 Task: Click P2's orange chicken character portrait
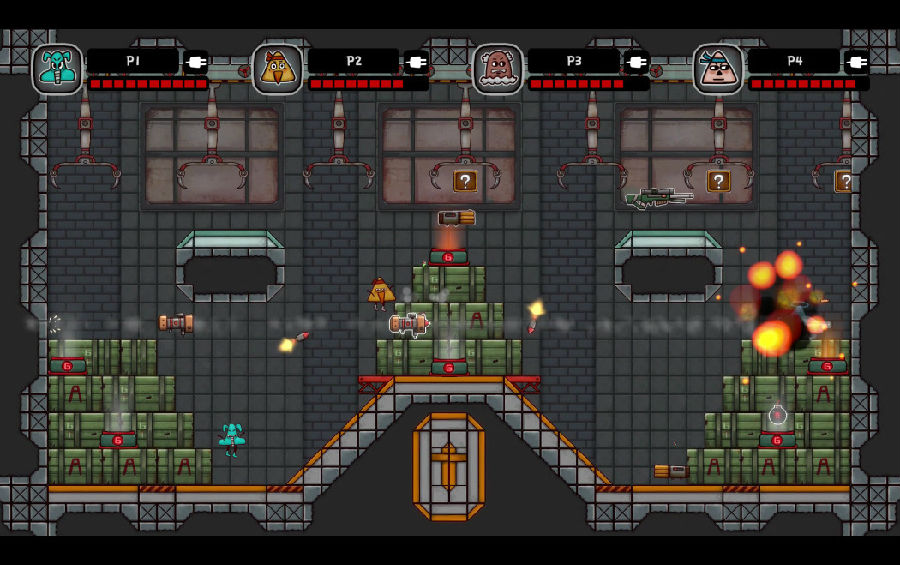click(277, 69)
